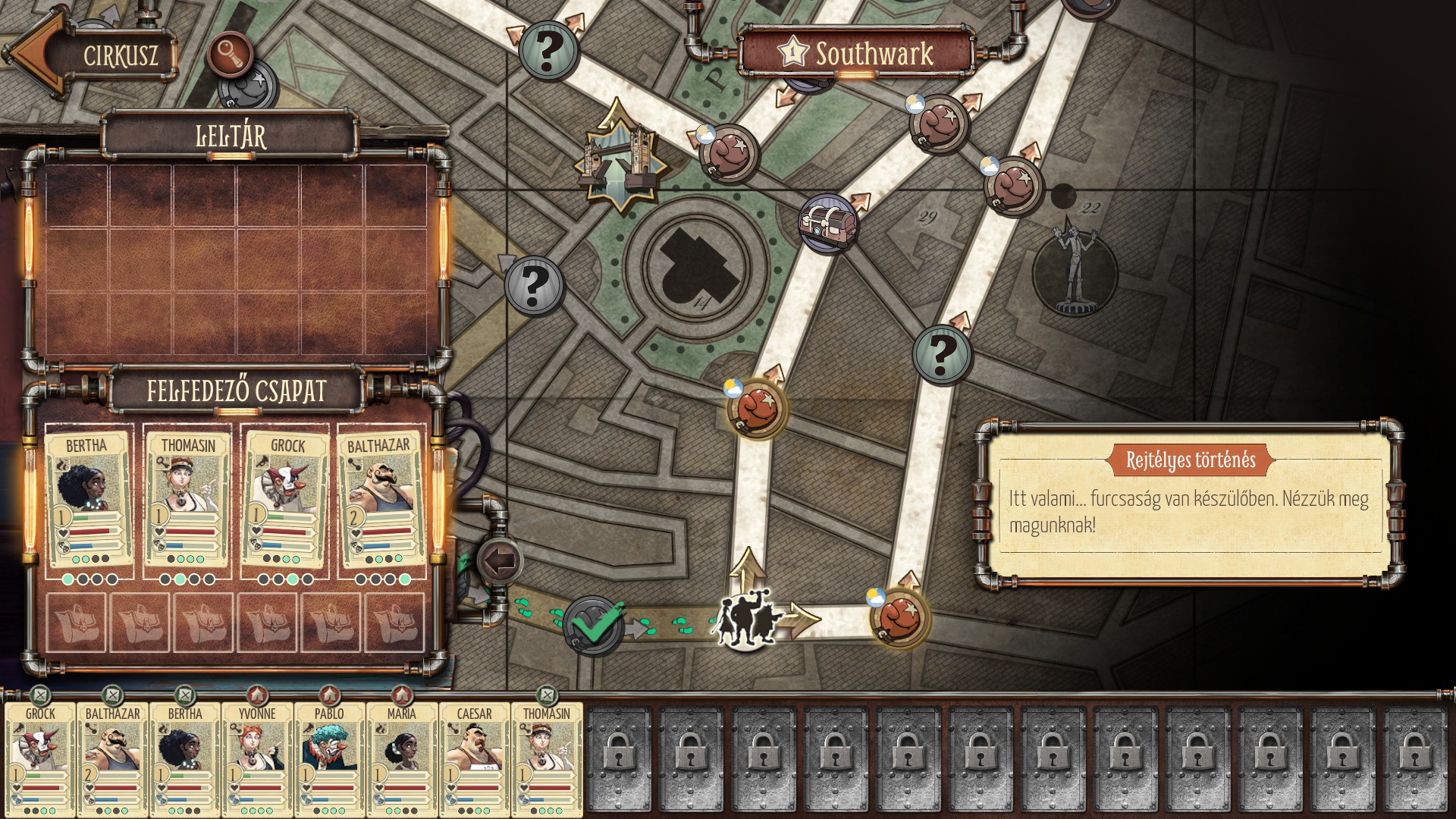Collapse the panel with the left-arrow button
This screenshot has height=819, width=1456.
[500, 562]
